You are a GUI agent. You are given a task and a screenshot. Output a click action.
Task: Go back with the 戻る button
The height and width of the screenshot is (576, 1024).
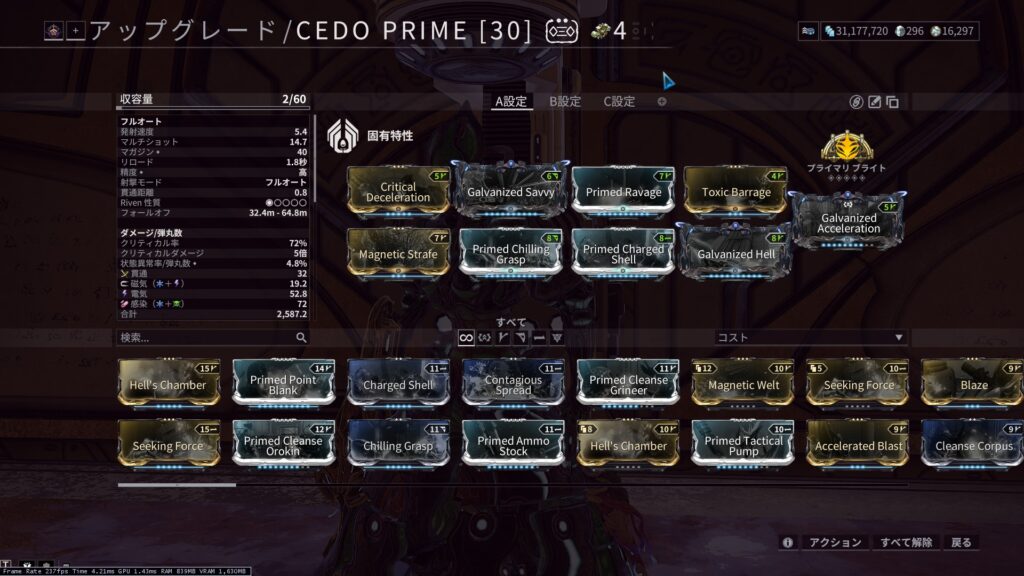[961, 542]
